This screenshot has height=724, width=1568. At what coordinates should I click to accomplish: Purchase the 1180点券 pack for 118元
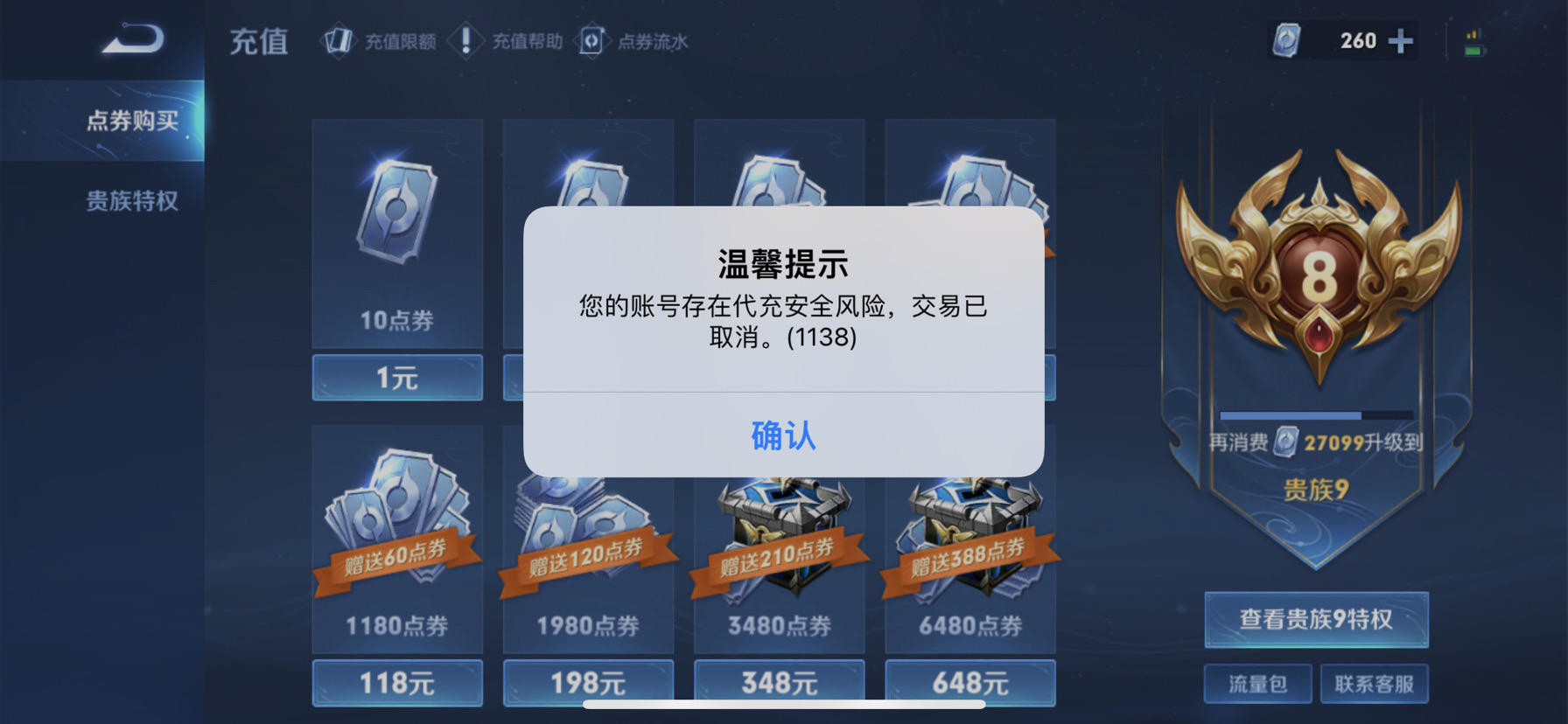[395, 683]
